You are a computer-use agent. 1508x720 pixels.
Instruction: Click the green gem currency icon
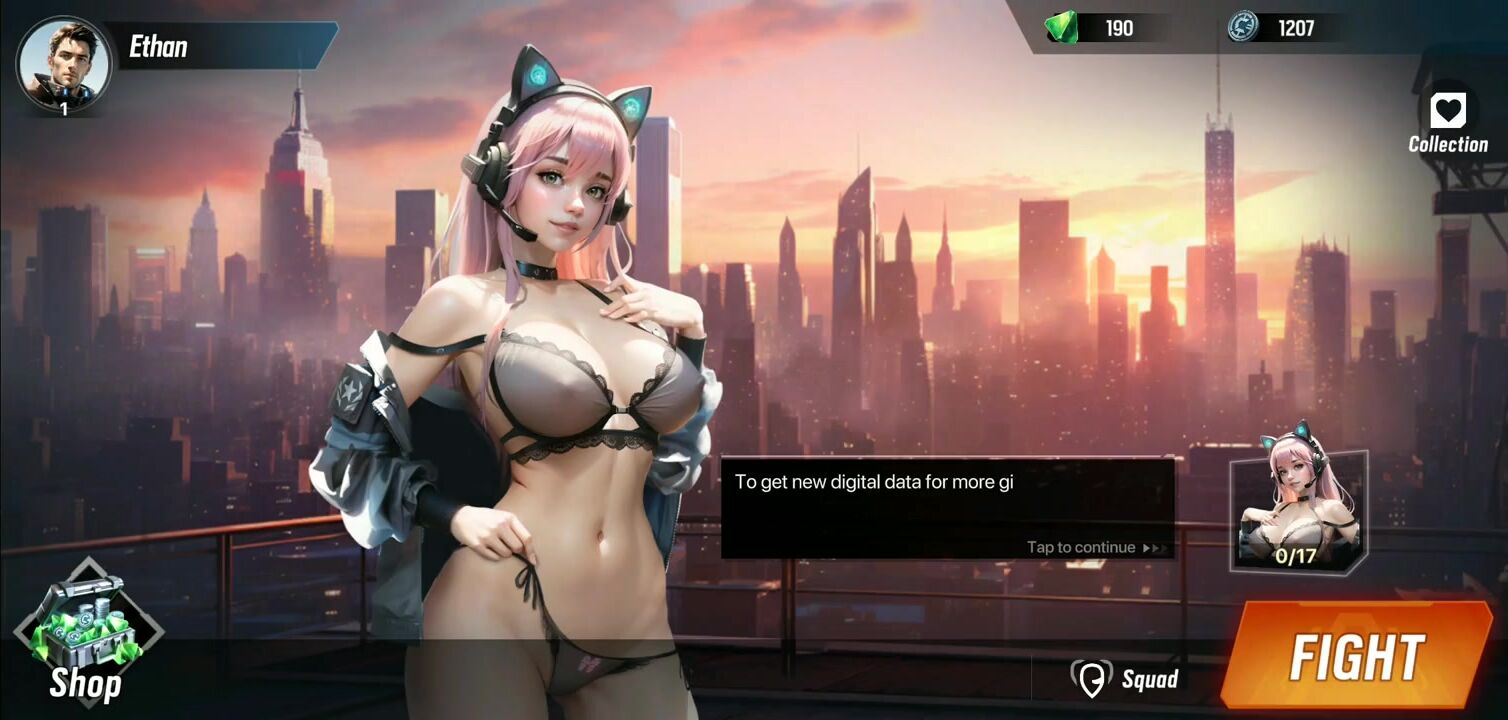(1062, 27)
